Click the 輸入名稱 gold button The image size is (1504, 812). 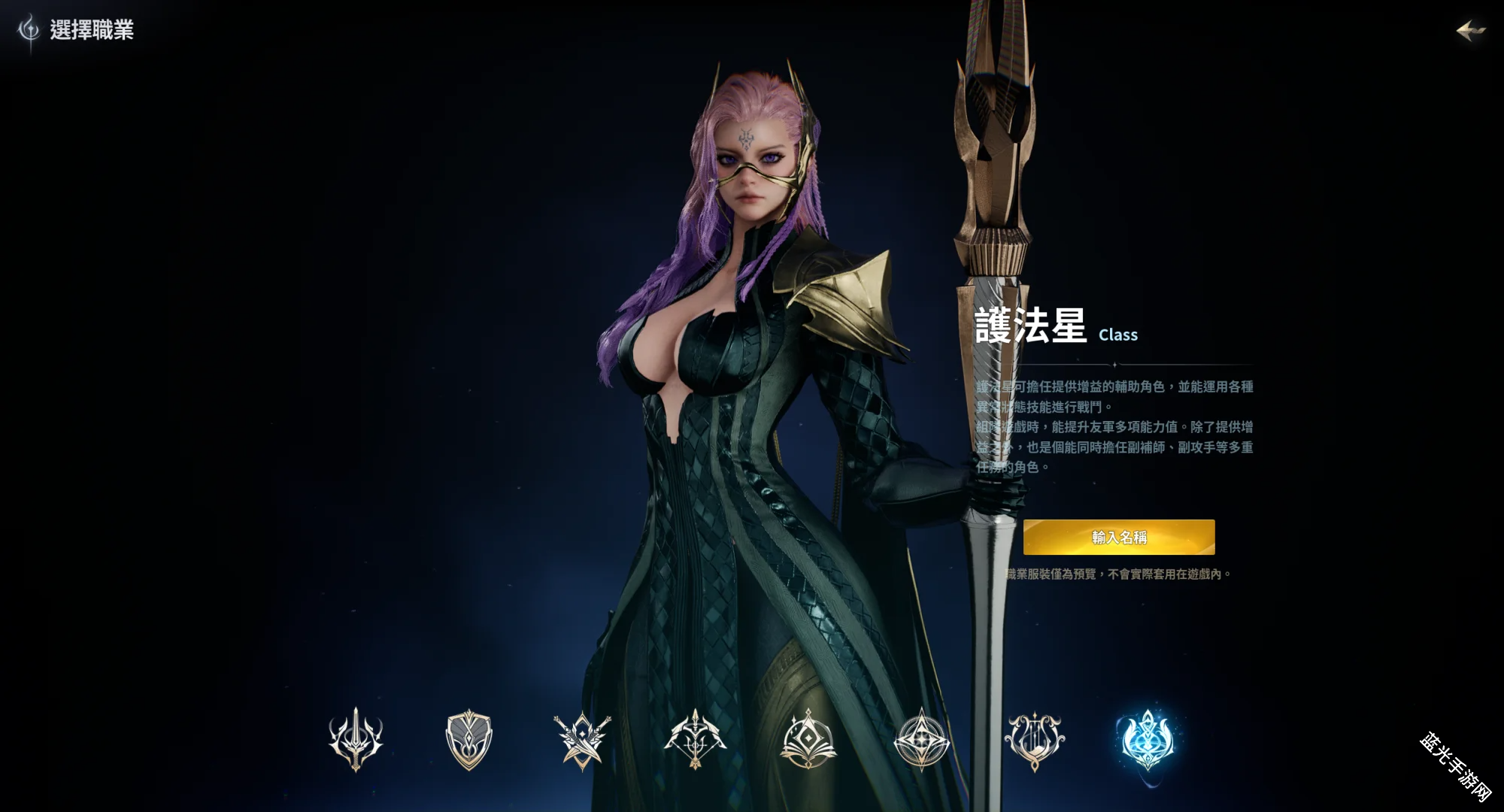point(1119,537)
